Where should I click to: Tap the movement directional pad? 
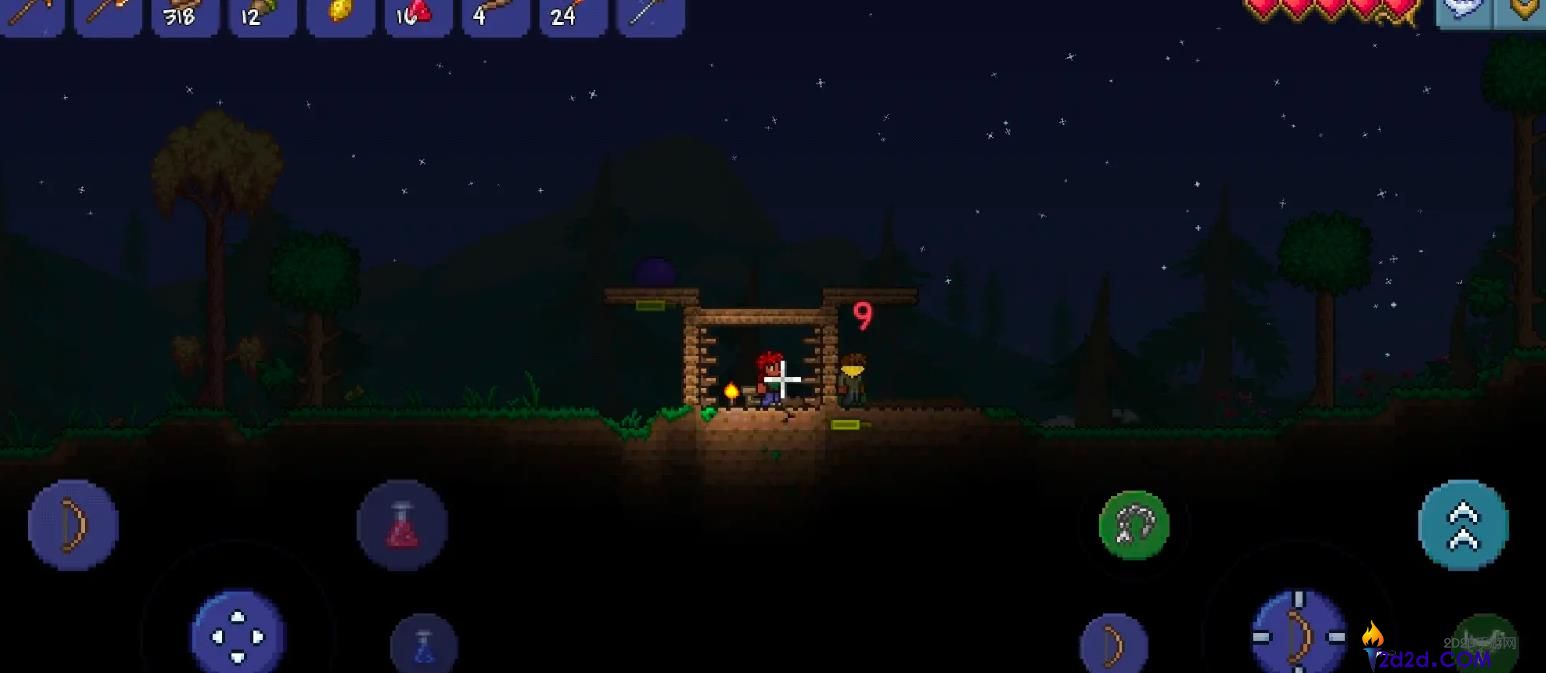click(238, 634)
